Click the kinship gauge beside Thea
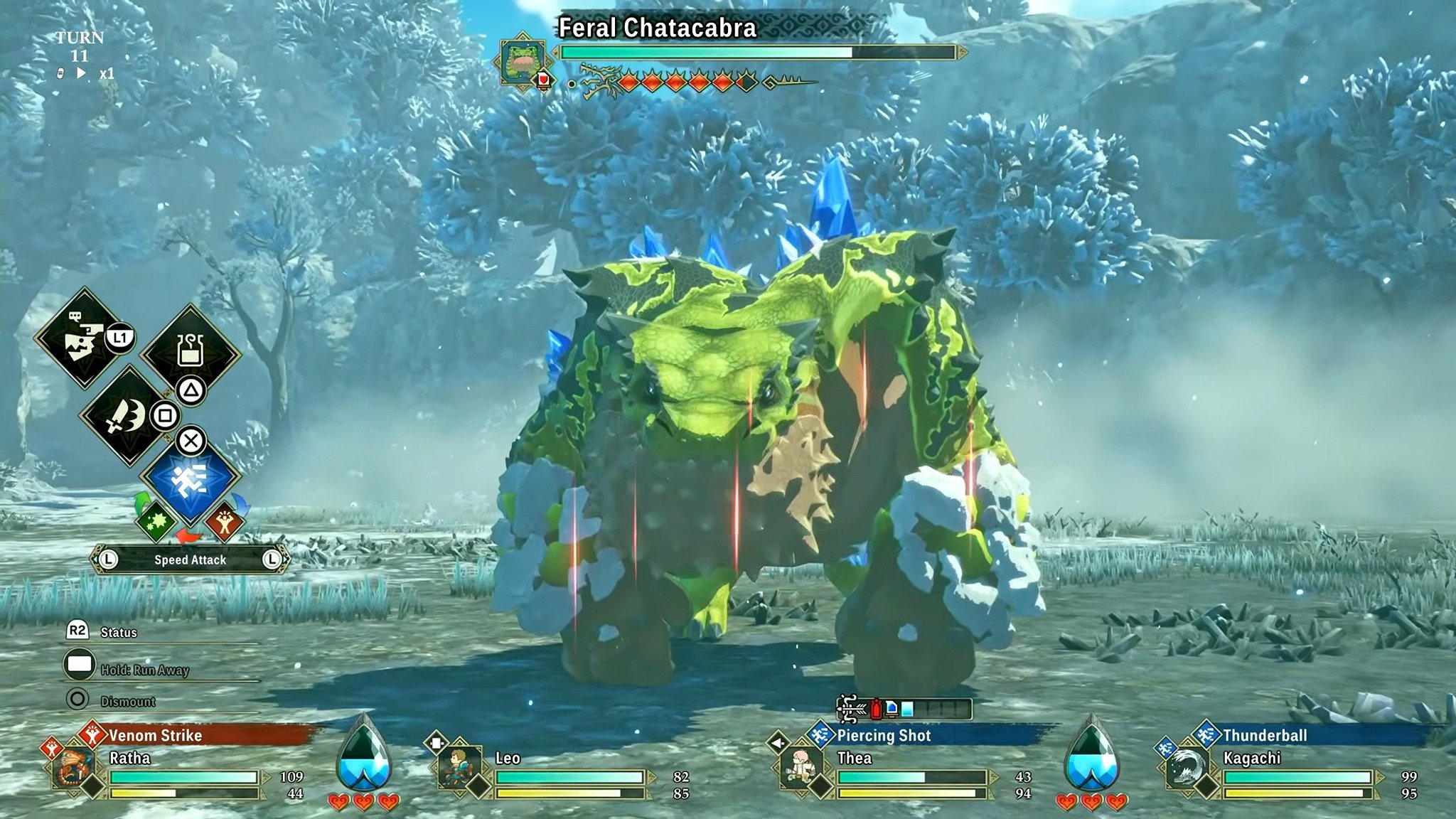Screen dimensions: 1456x819 pos(1091,755)
